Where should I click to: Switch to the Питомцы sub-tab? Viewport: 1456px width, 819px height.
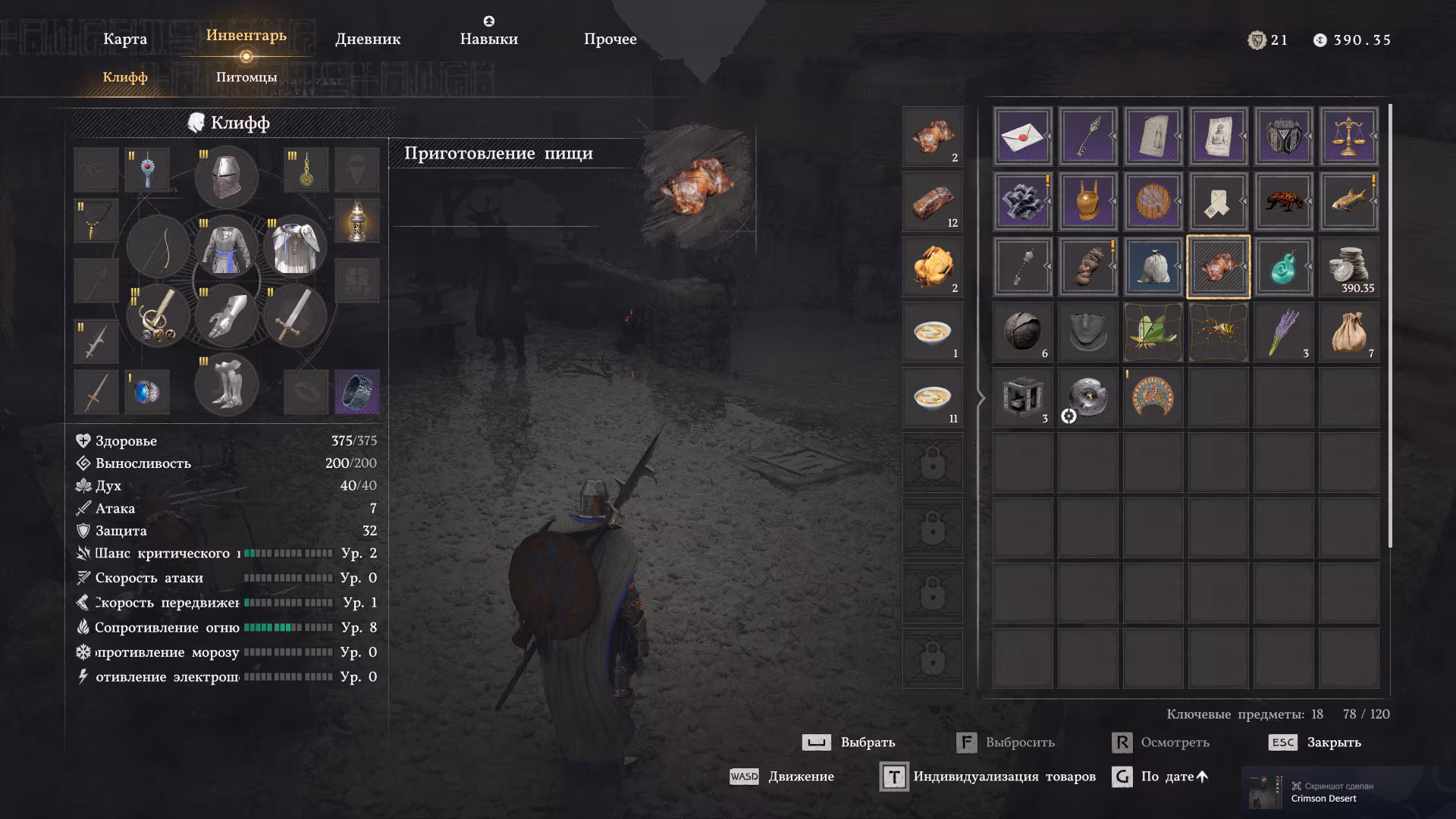(x=246, y=77)
